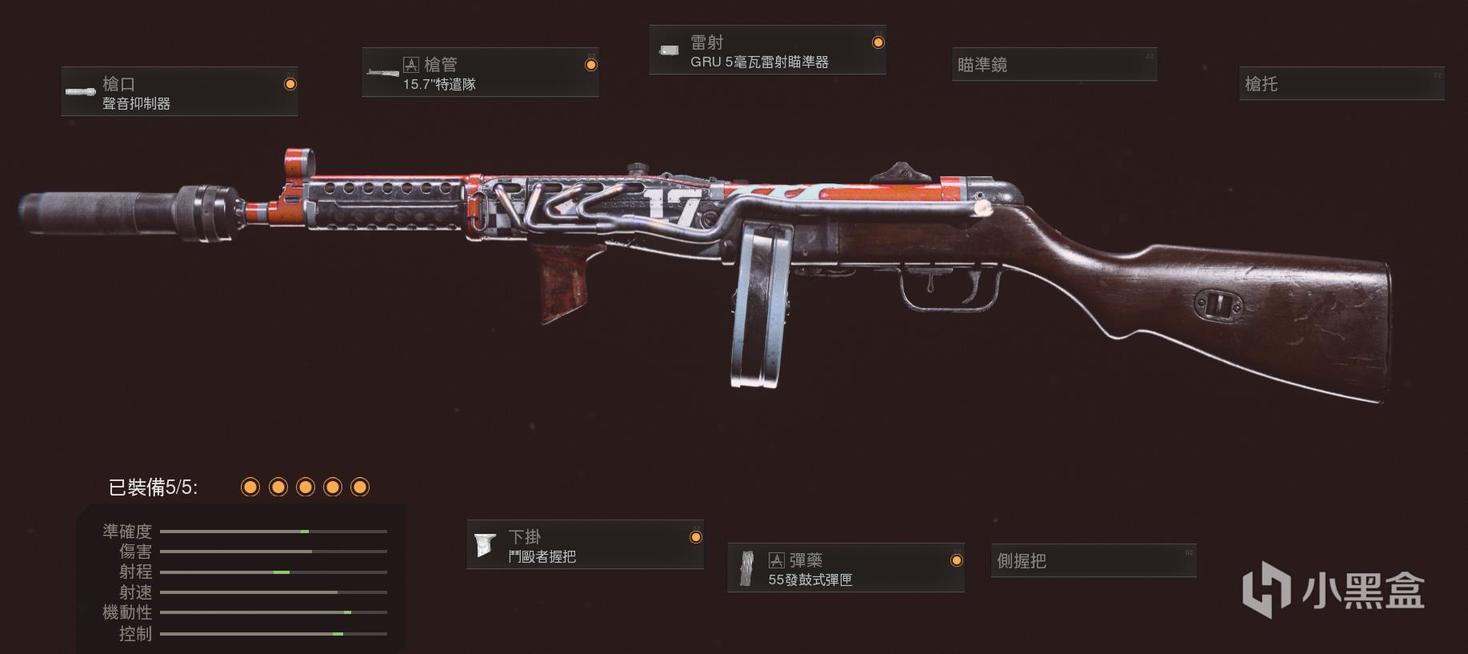Image resolution: width=1468 pixels, height=654 pixels.
Task: Open the 下掛 underbarrel attachment slot
Action: point(585,545)
